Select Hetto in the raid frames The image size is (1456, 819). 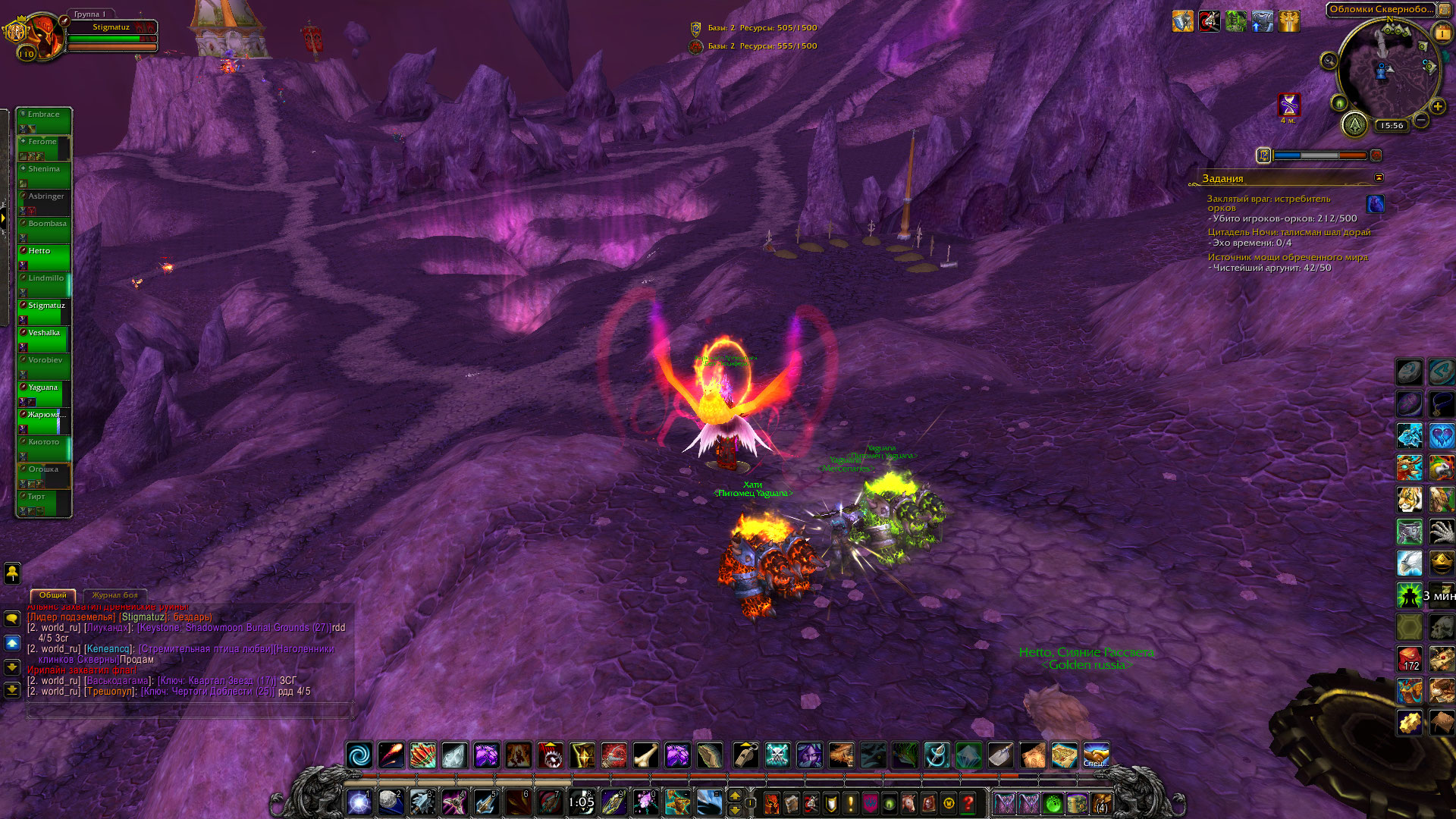[44, 256]
